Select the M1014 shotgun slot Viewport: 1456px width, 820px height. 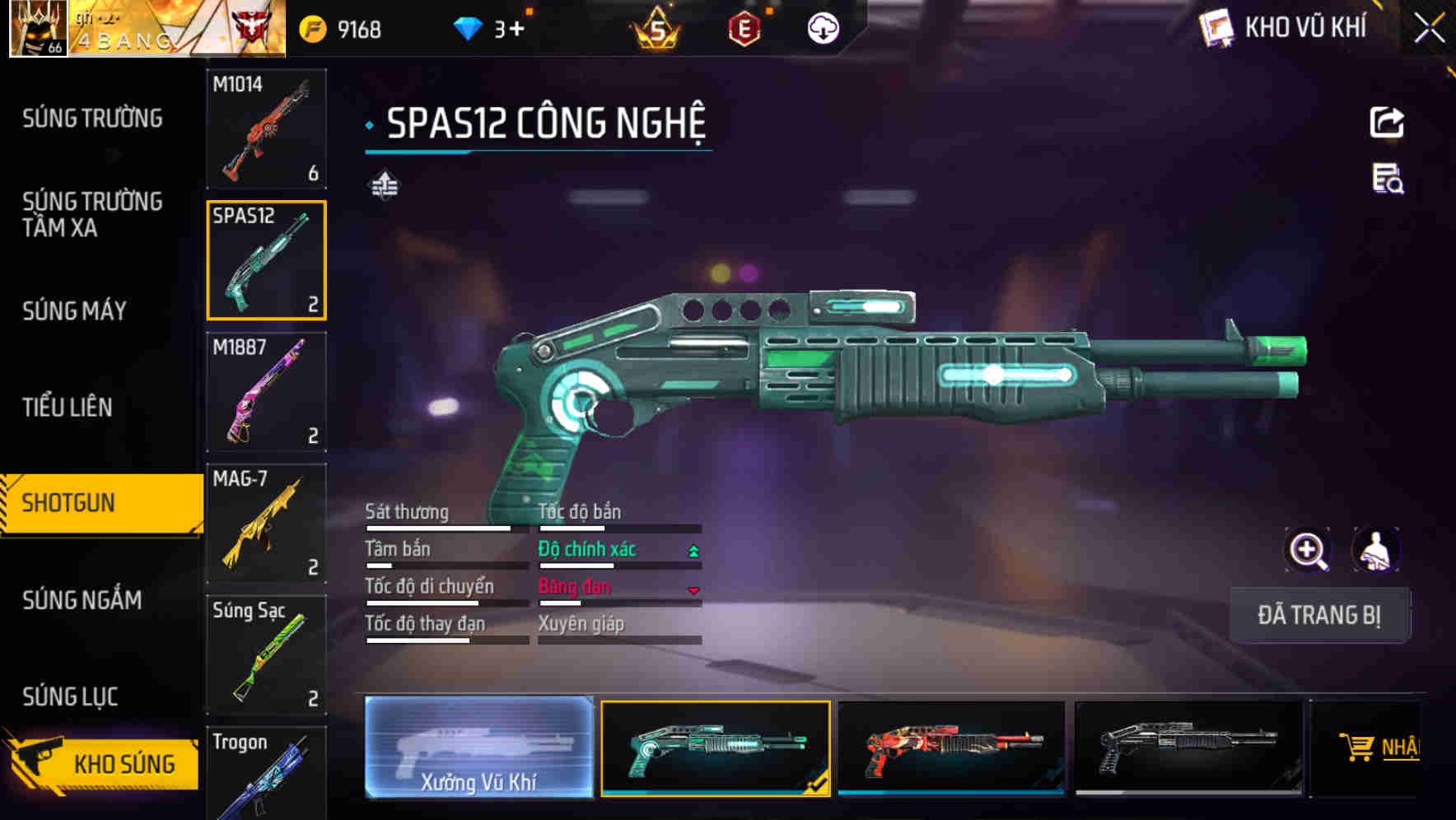pyautogui.click(x=266, y=129)
